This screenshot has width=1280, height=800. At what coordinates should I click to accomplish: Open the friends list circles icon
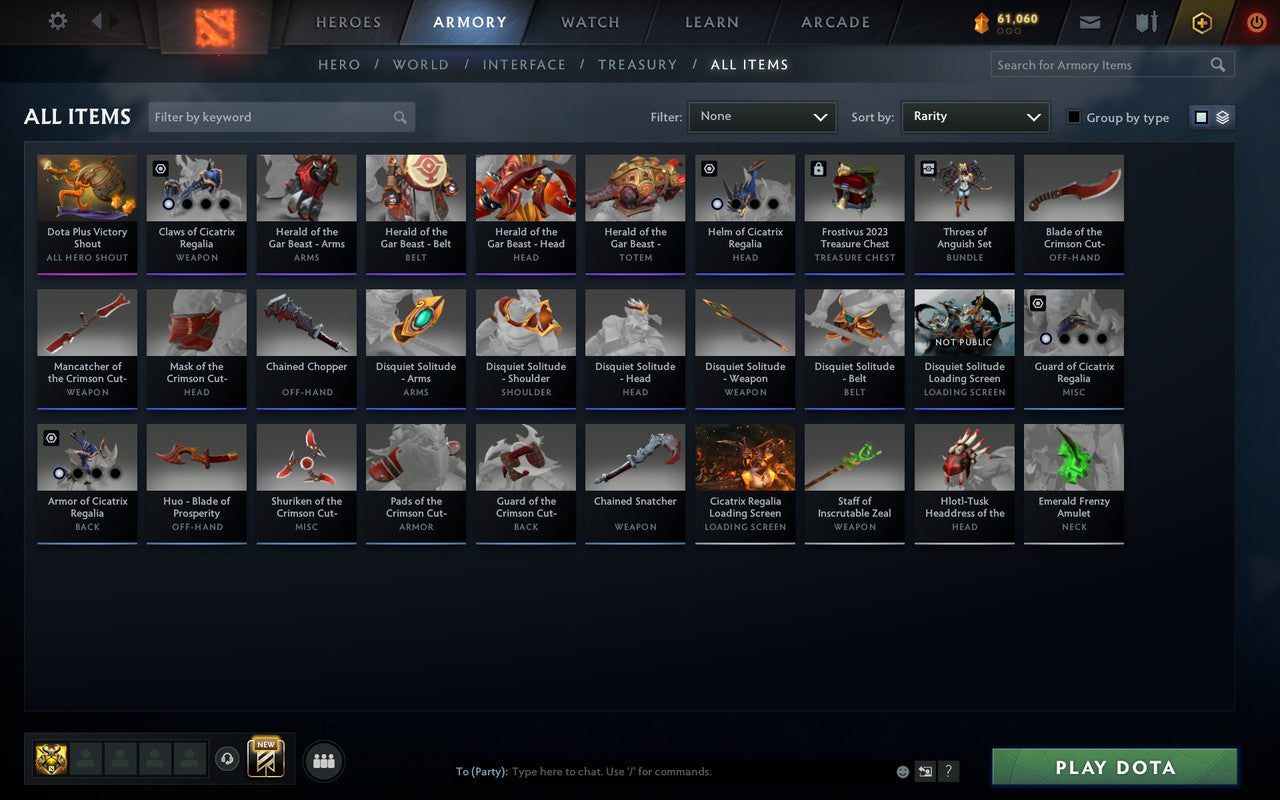[323, 760]
